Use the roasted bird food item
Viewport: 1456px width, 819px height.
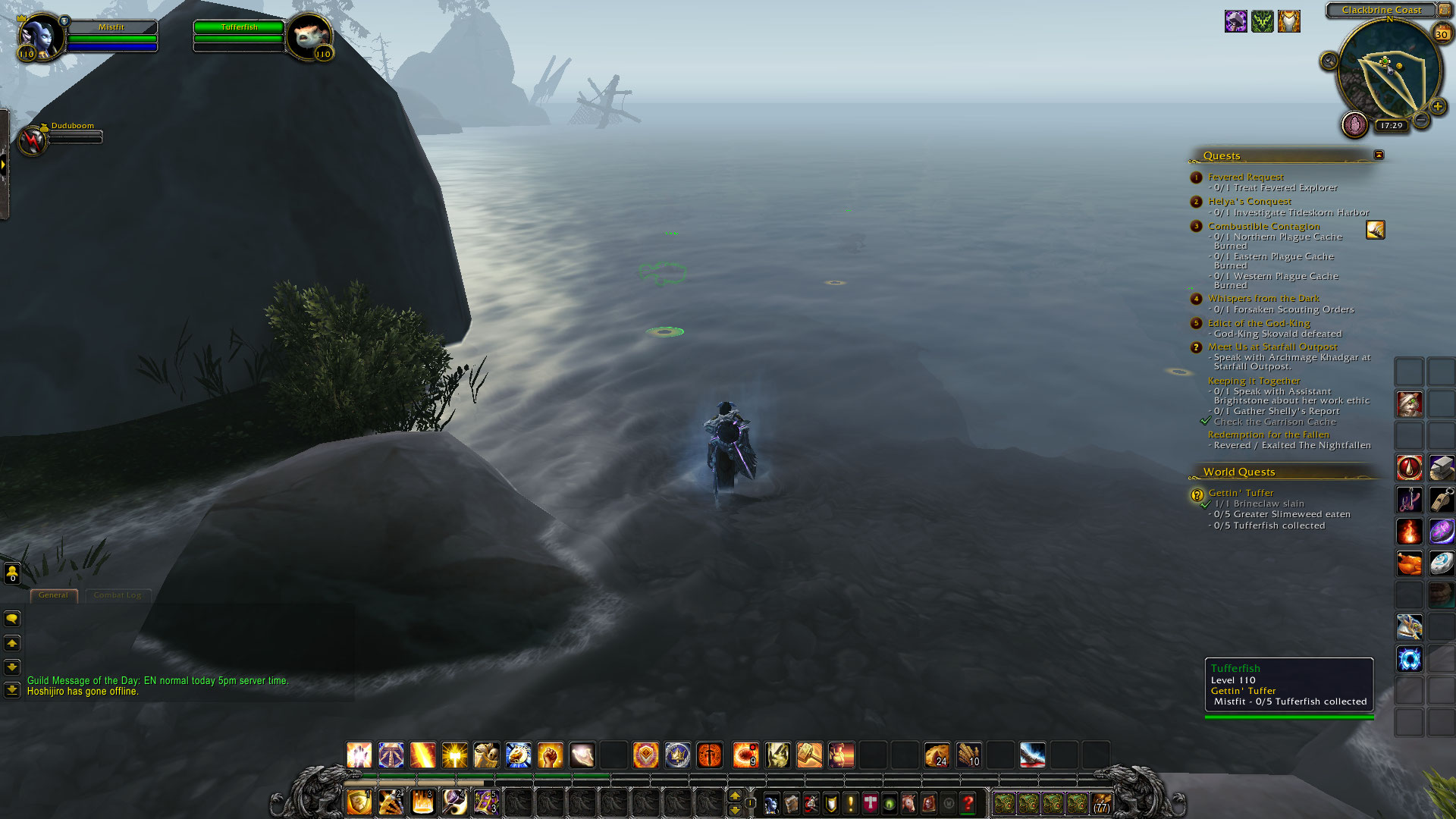(x=1409, y=563)
